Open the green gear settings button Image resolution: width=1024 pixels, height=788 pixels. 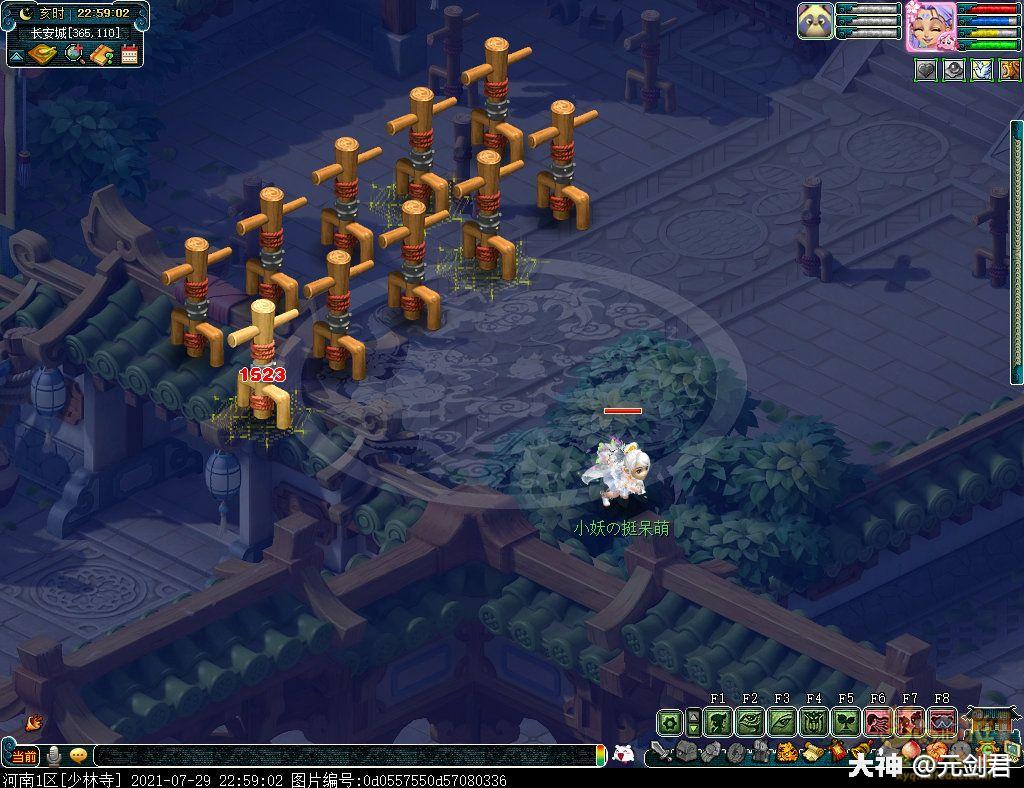click(670, 721)
